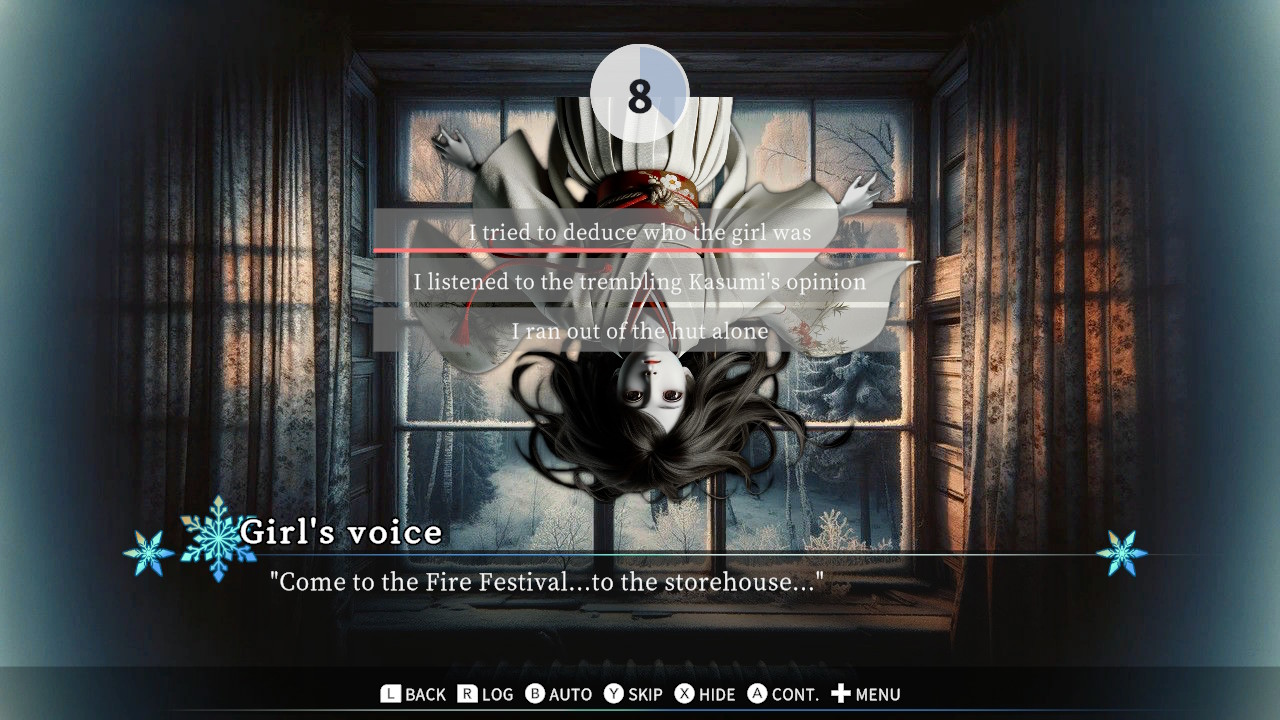Screen dimensions: 1280x720
Task: Open the game menu via MENU label
Action: [877, 694]
